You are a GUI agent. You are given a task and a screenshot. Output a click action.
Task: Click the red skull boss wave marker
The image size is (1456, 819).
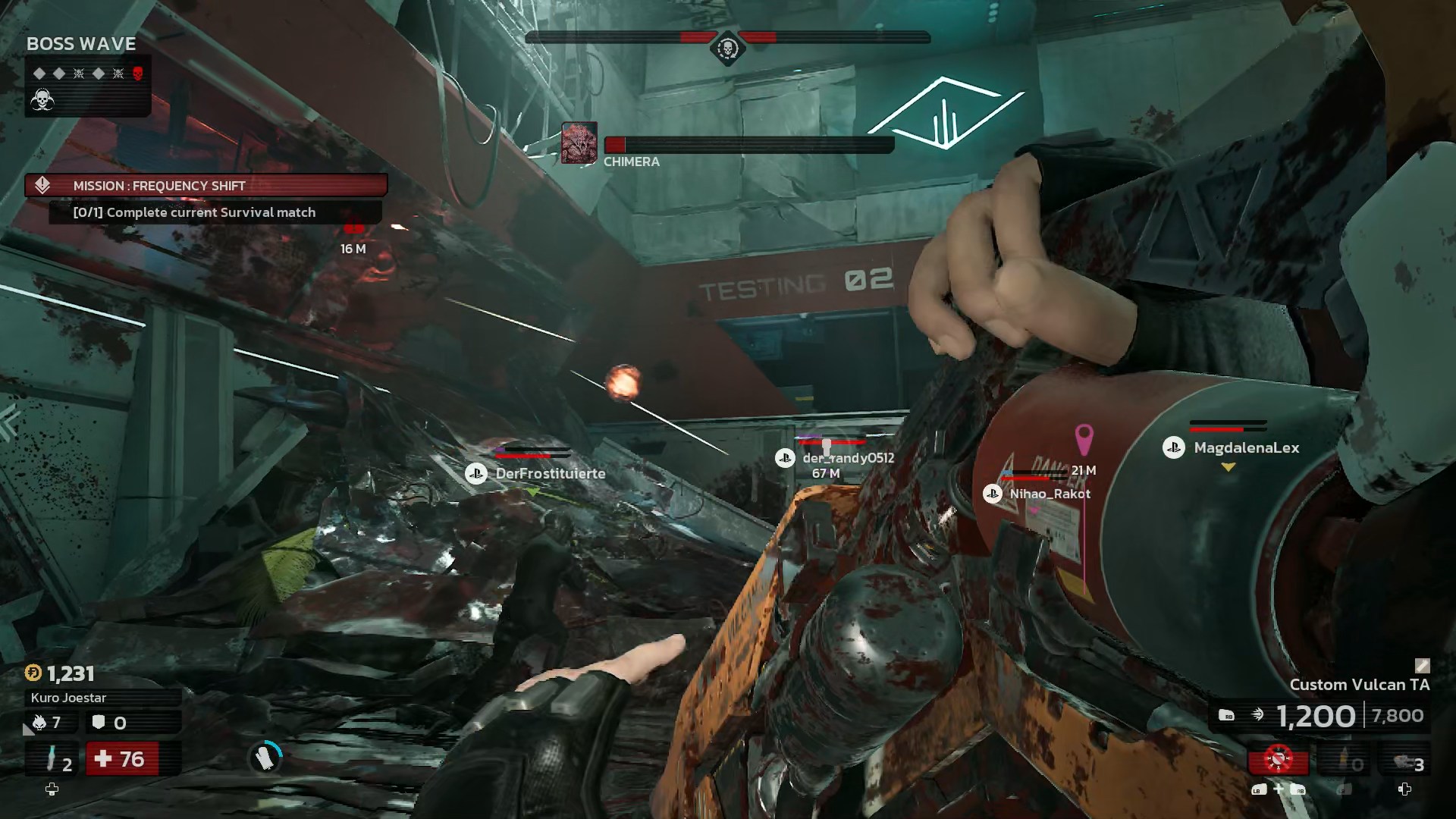[x=138, y=74]
